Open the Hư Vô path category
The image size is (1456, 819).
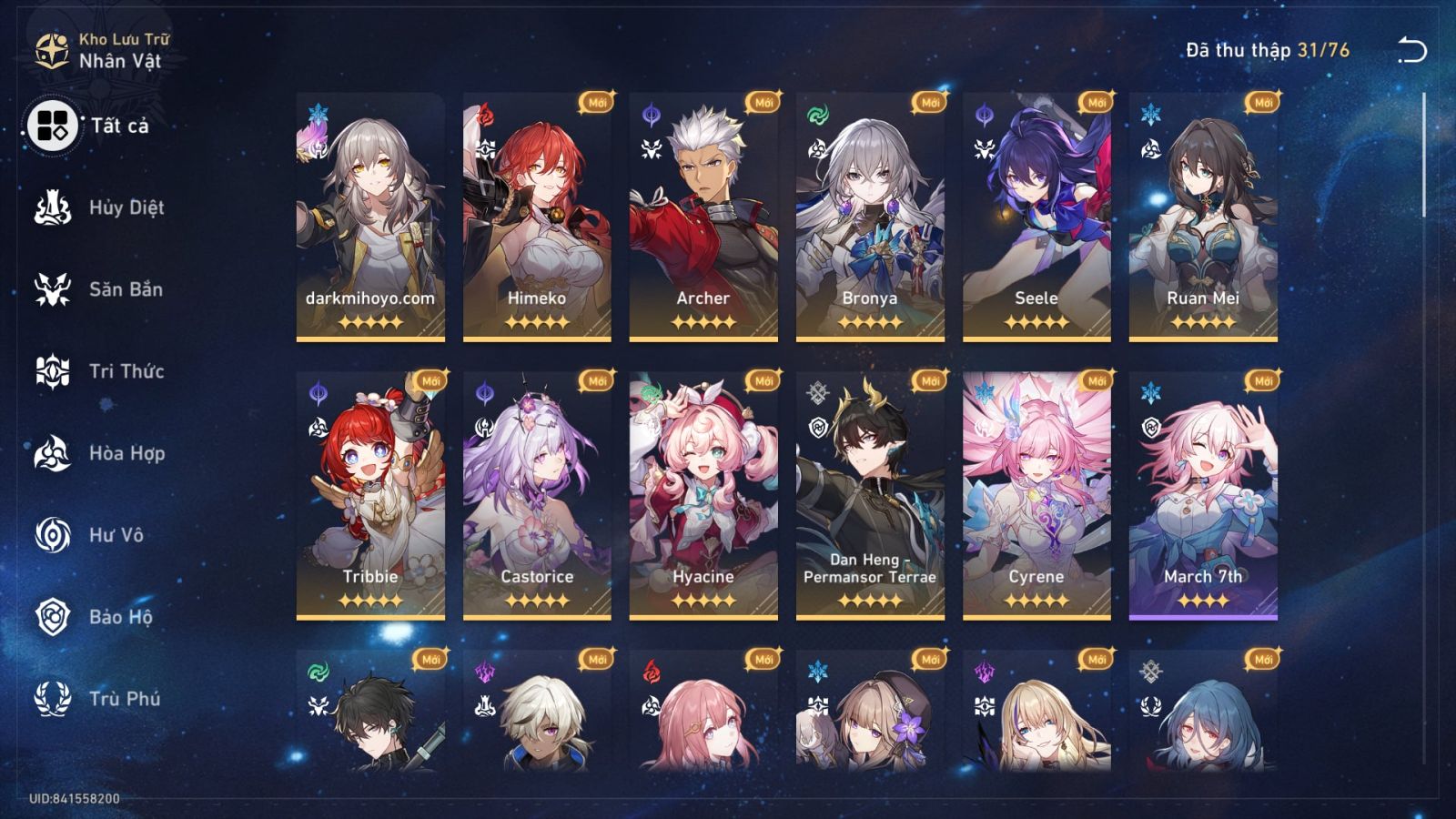(x=53, y=535)
